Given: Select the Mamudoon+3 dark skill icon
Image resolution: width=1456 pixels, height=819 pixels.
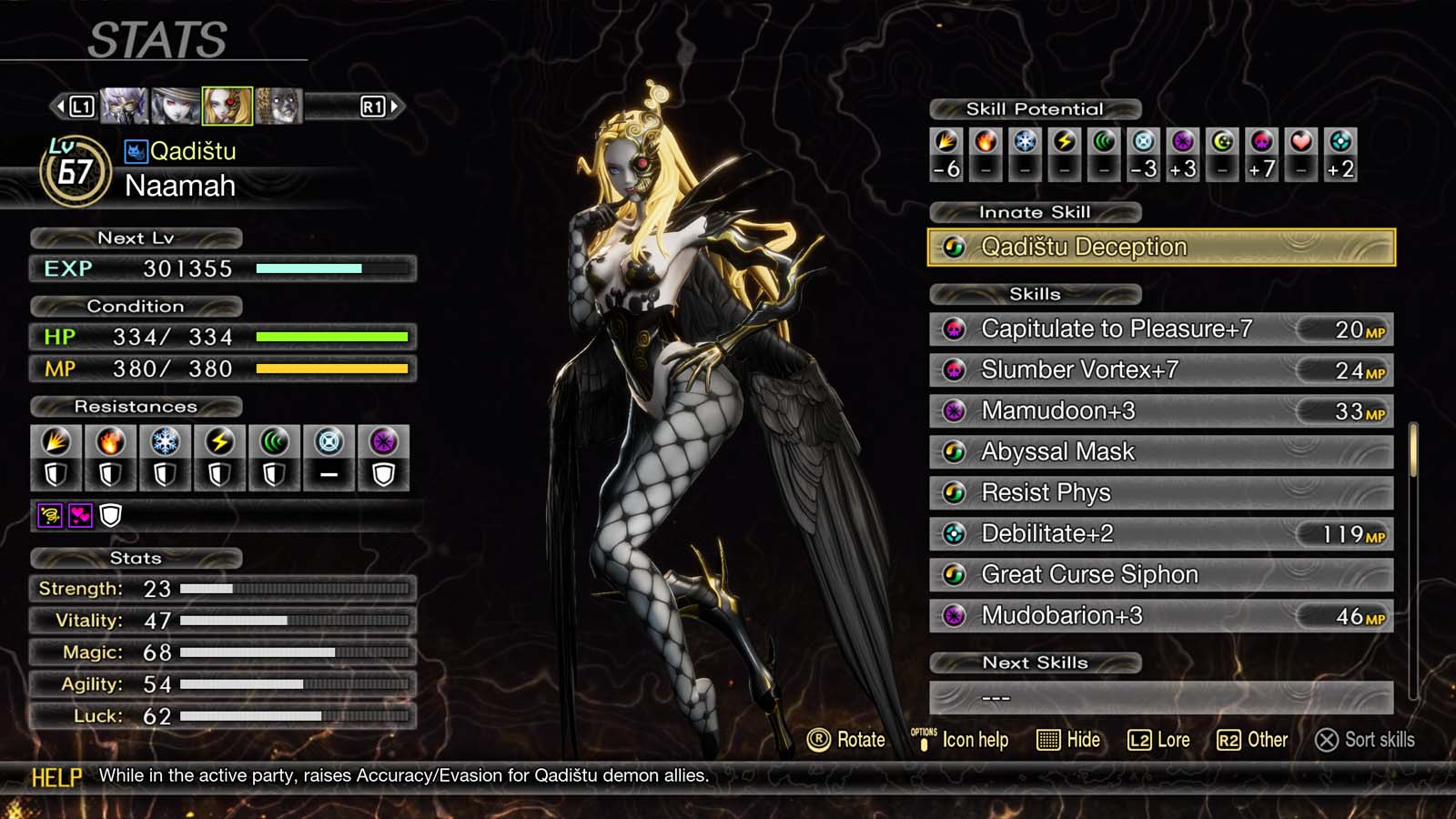Looking at the screenshot, I should pyautogui.click(x=954, y=411).
